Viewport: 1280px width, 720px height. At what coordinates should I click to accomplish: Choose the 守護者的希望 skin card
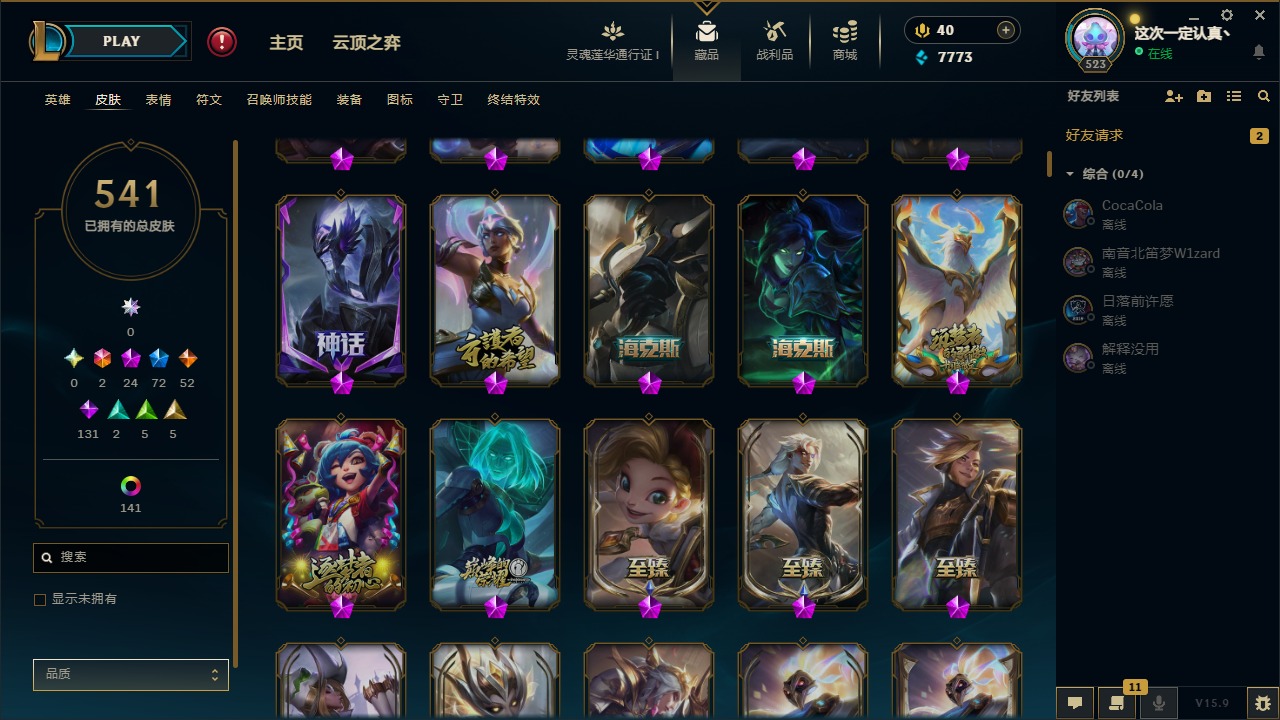tap(495, 290)
